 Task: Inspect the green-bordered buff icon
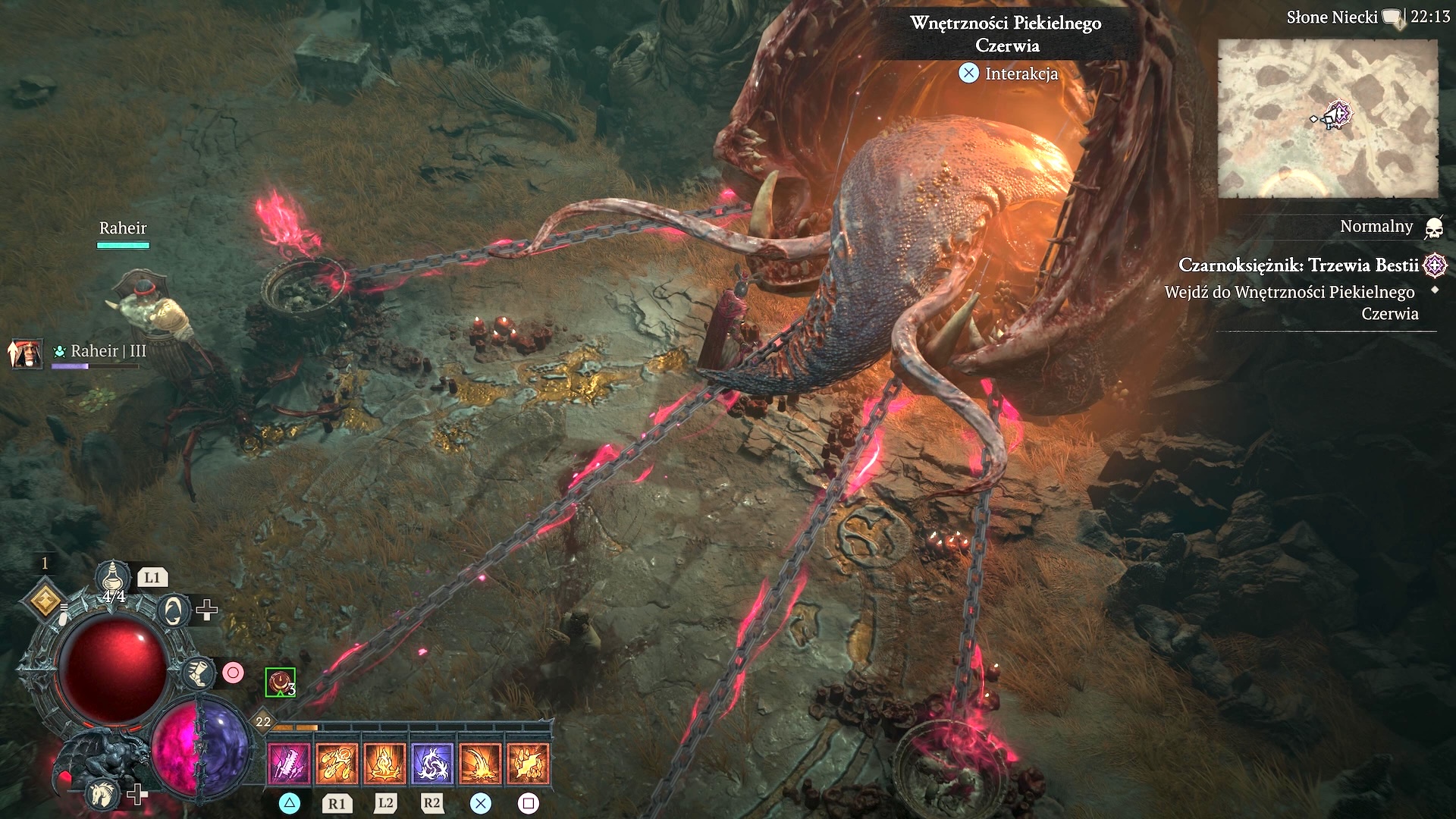tap(280, 682)
